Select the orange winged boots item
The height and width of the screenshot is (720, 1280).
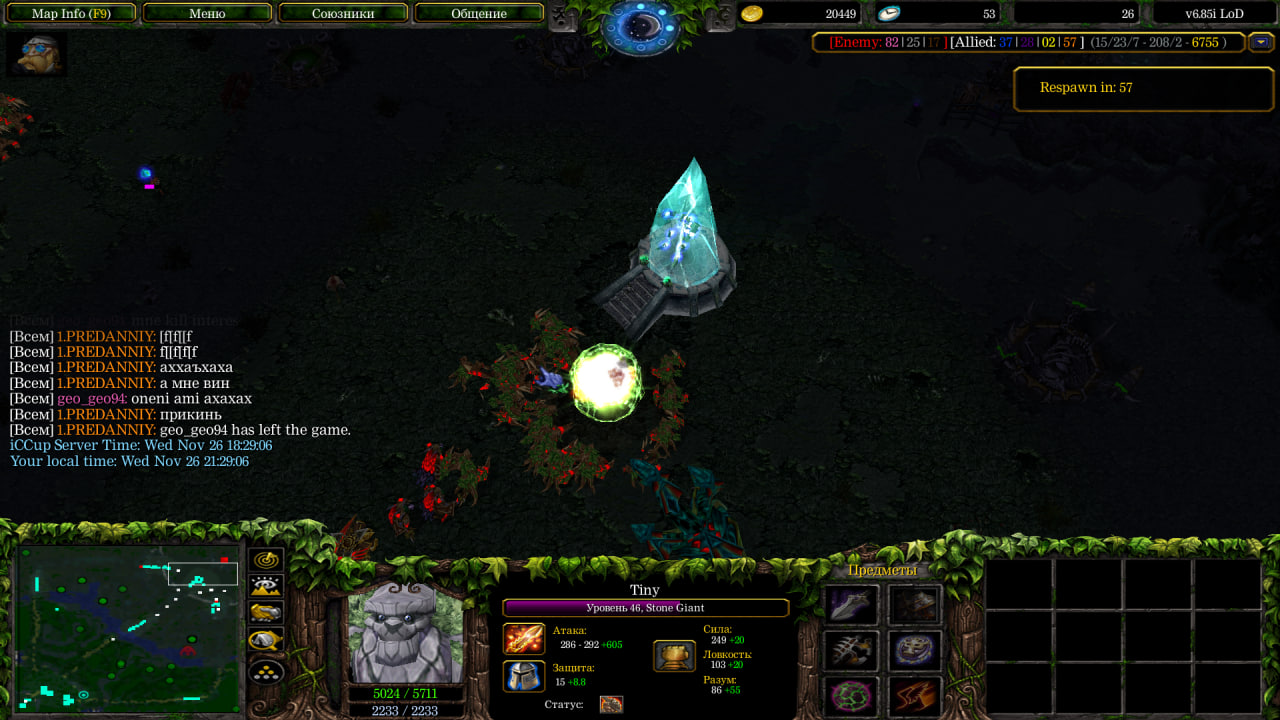coord(915,696)
